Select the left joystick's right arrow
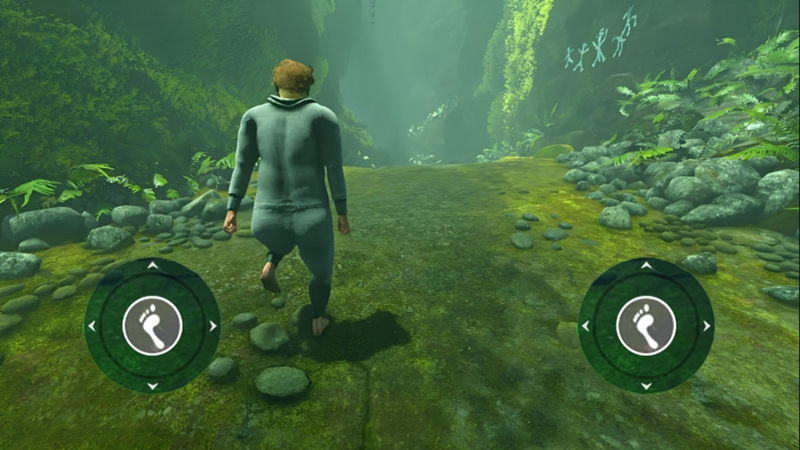This screenshot has height=450, width=800. [212, 326]
